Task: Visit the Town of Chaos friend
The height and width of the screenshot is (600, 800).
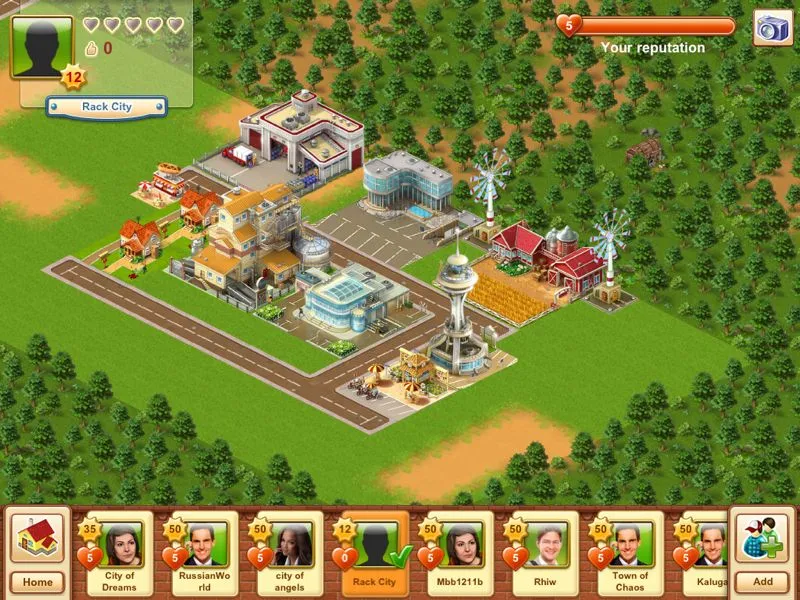Action: (630, 554)
